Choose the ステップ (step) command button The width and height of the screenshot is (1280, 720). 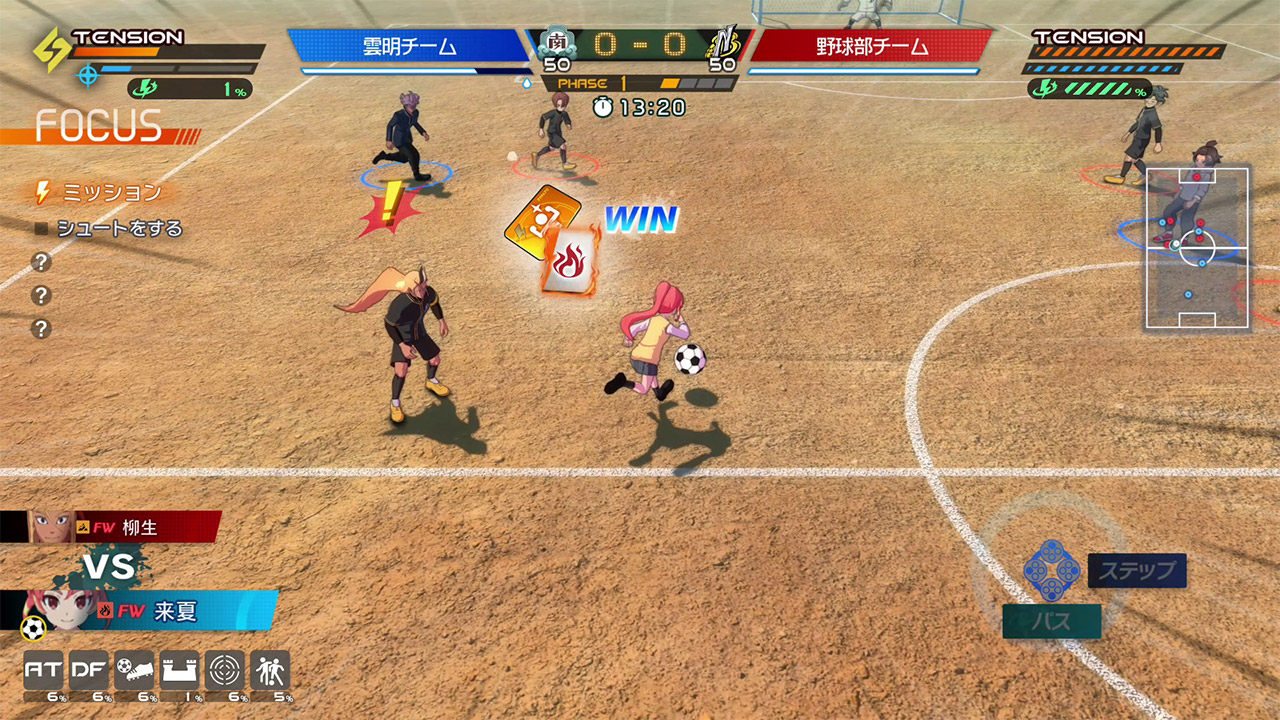(x=1137, y=571)
